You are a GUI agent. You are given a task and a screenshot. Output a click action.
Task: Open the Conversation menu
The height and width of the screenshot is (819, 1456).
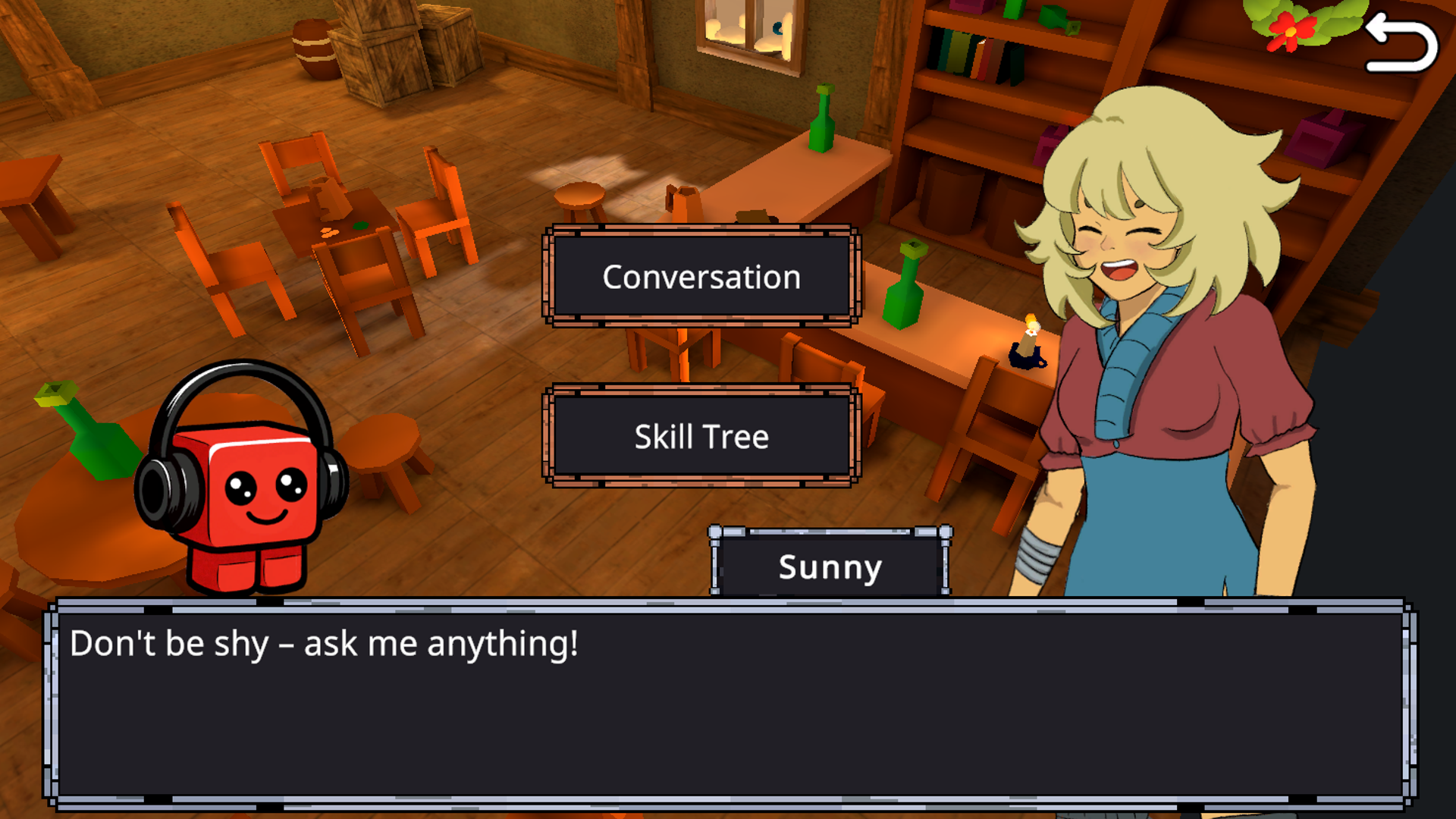[x=700, y=278]
